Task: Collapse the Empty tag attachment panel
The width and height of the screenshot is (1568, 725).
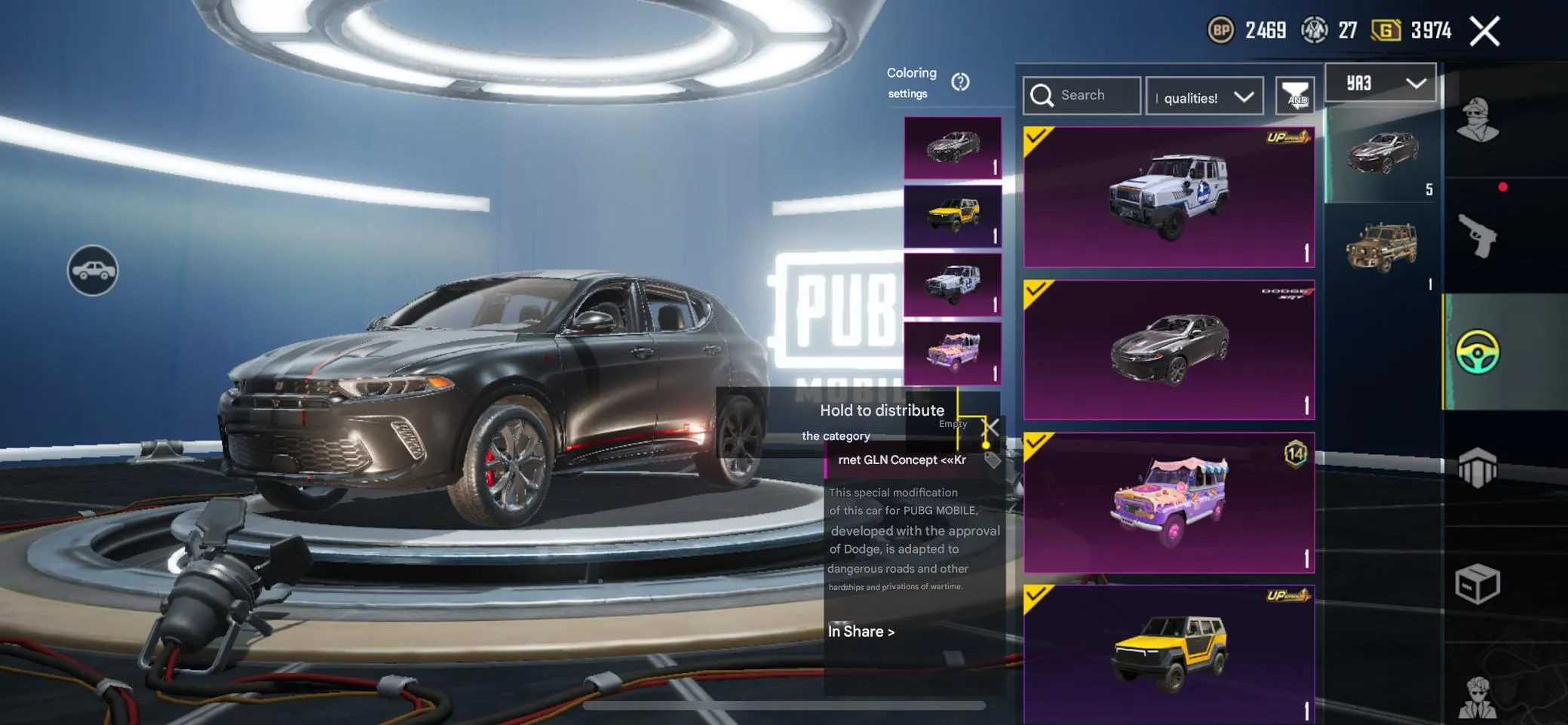Action: point(990,427)
